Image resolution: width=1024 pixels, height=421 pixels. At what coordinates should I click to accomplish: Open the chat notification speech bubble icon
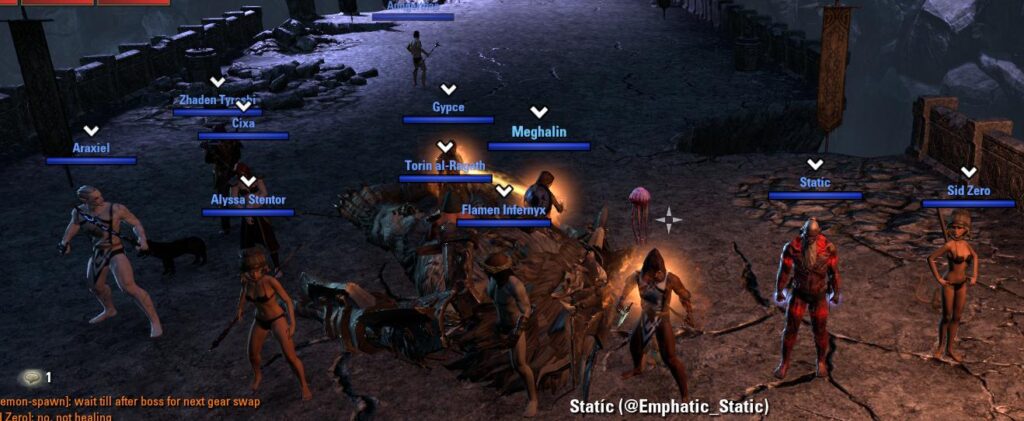point(32,377)
